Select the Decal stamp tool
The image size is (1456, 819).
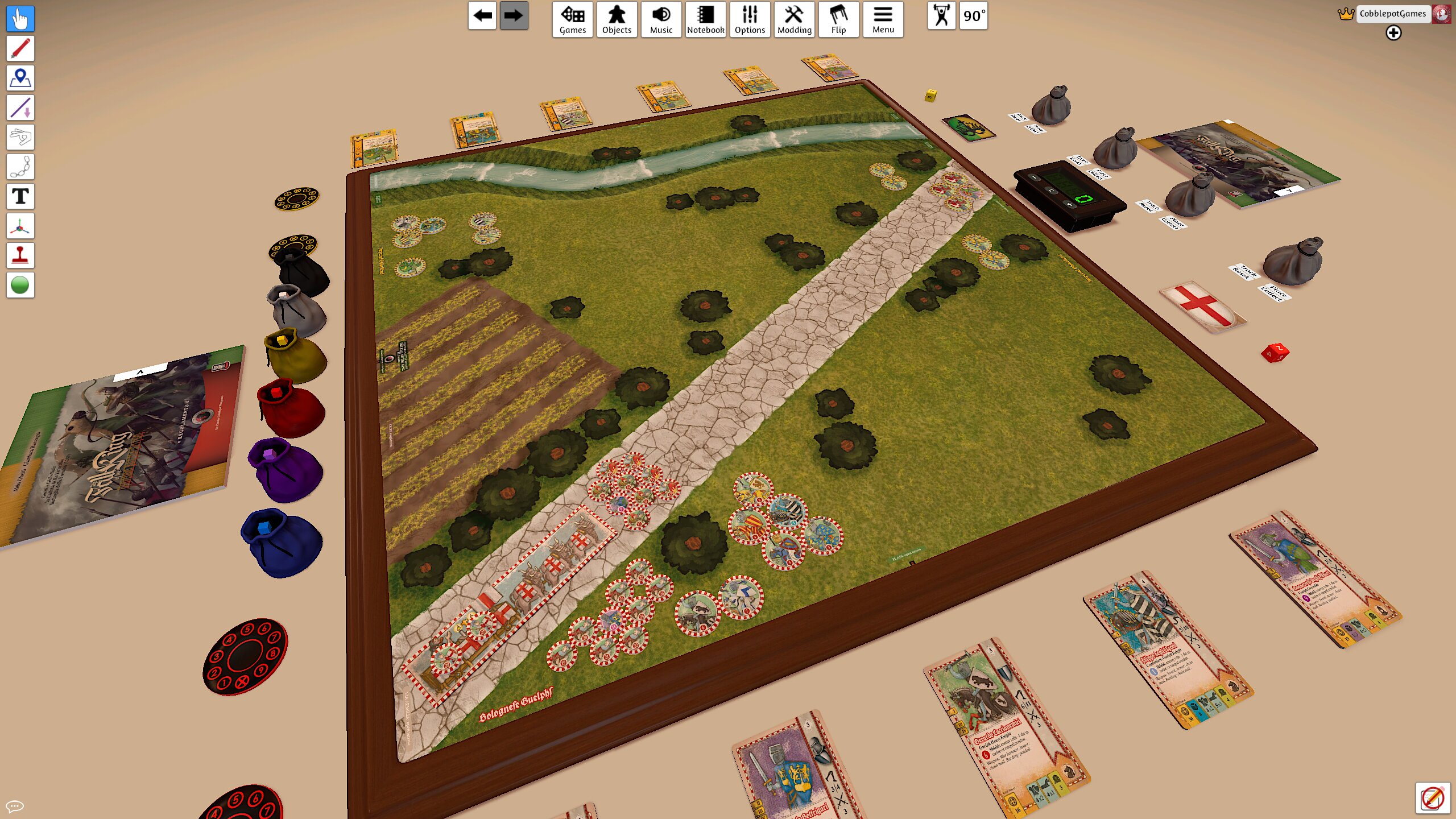coord(20,255)
